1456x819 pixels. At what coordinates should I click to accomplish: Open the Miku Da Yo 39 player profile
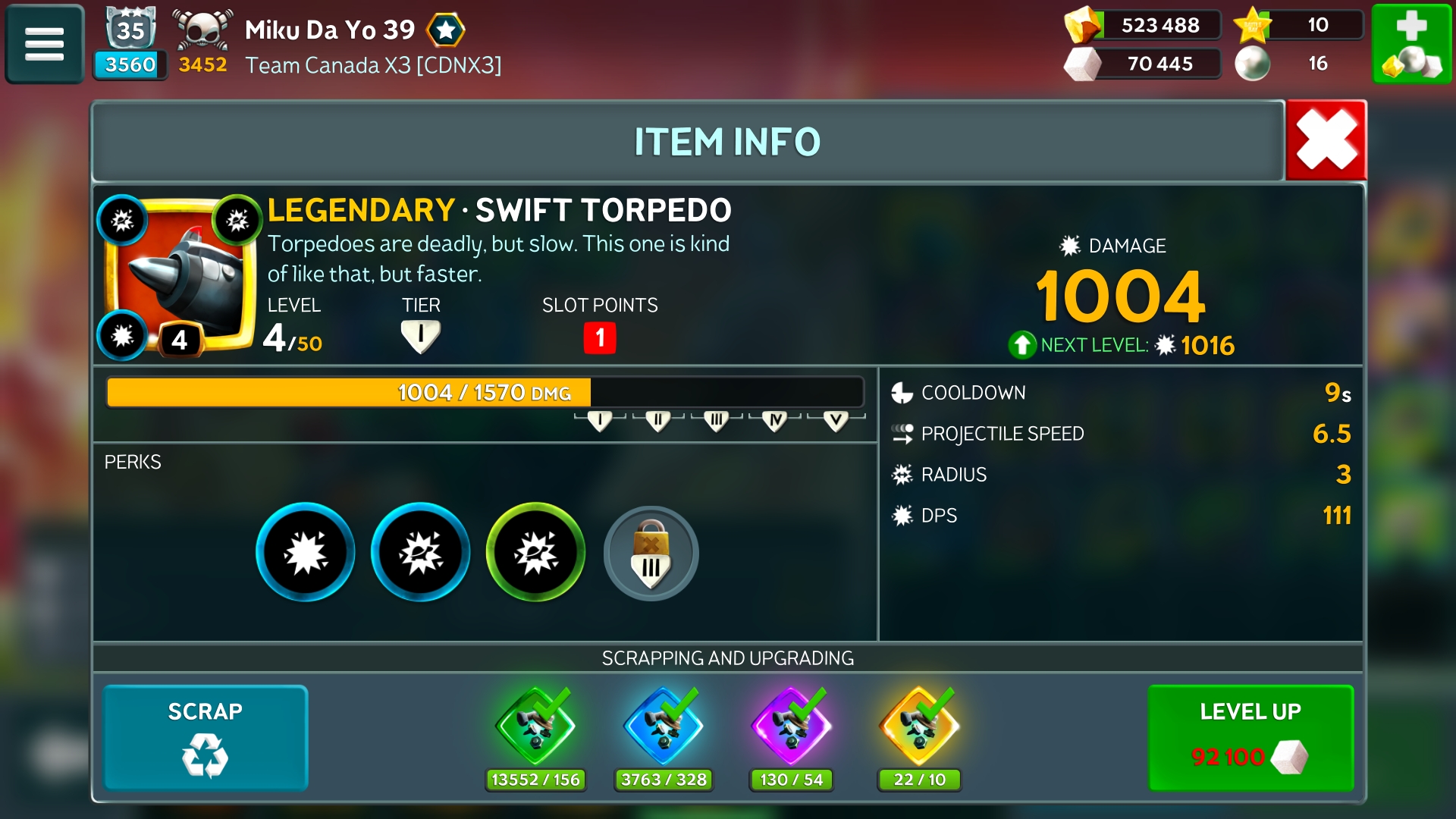click(x=330, y=30)
